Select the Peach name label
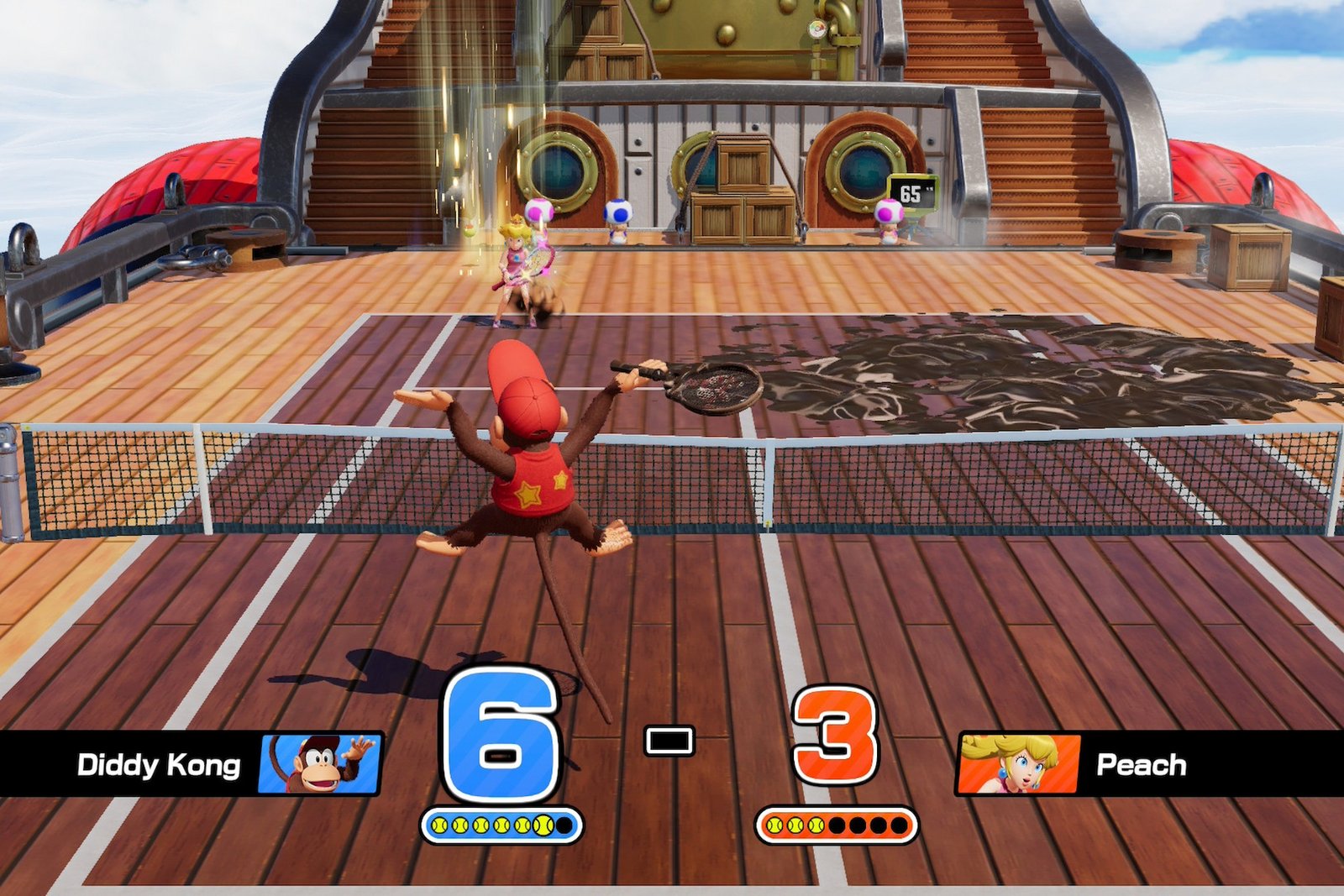 click(x=1142, y=765)
